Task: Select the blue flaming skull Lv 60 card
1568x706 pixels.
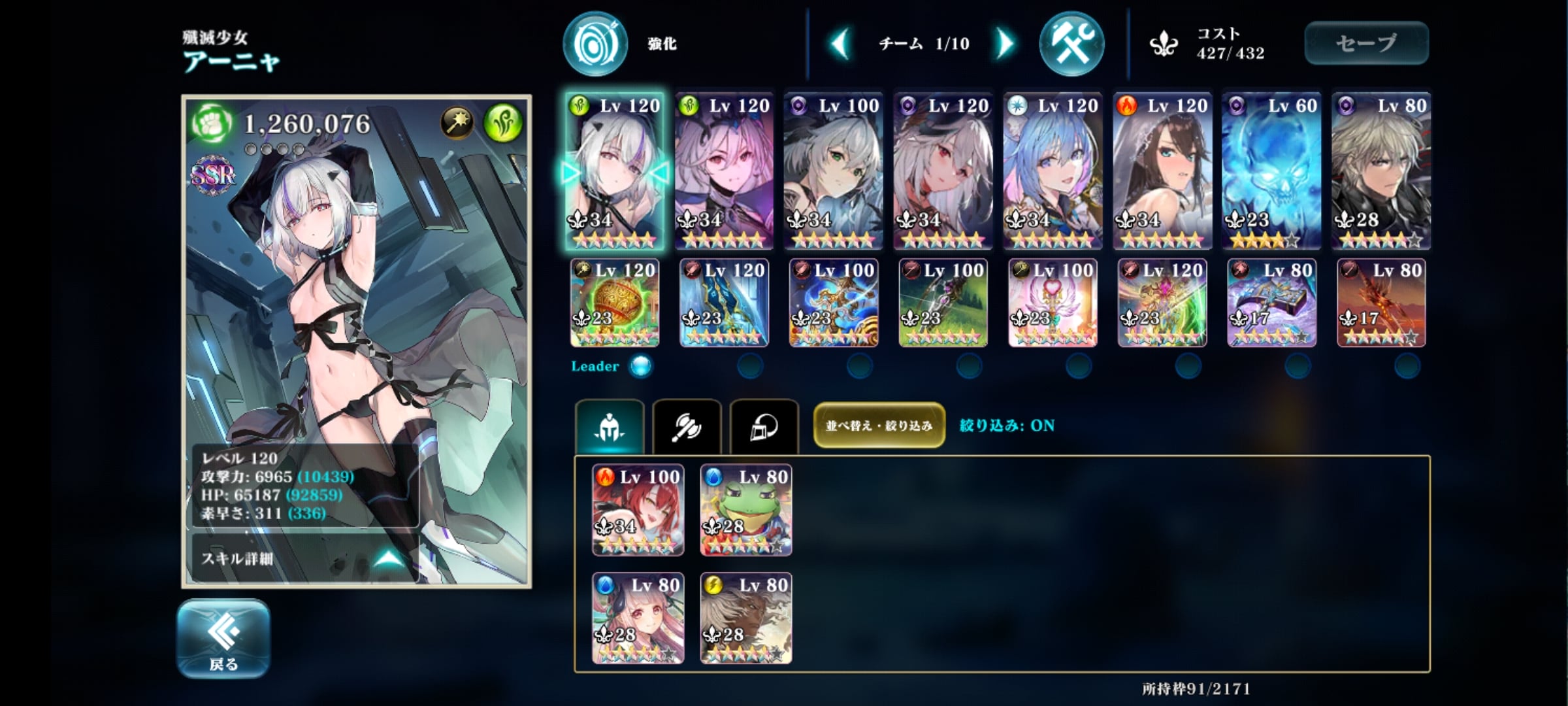Action: 1271,170
